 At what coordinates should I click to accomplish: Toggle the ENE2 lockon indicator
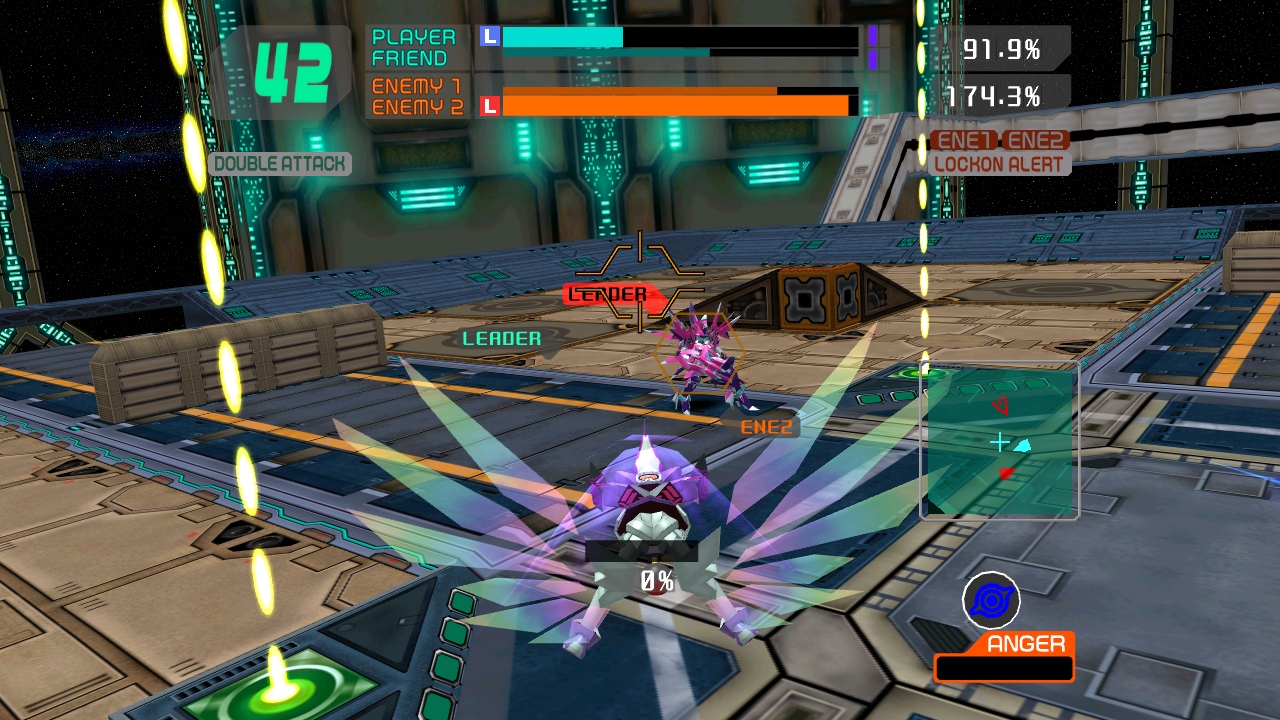pyautogui.click(x=1034, y=140)
